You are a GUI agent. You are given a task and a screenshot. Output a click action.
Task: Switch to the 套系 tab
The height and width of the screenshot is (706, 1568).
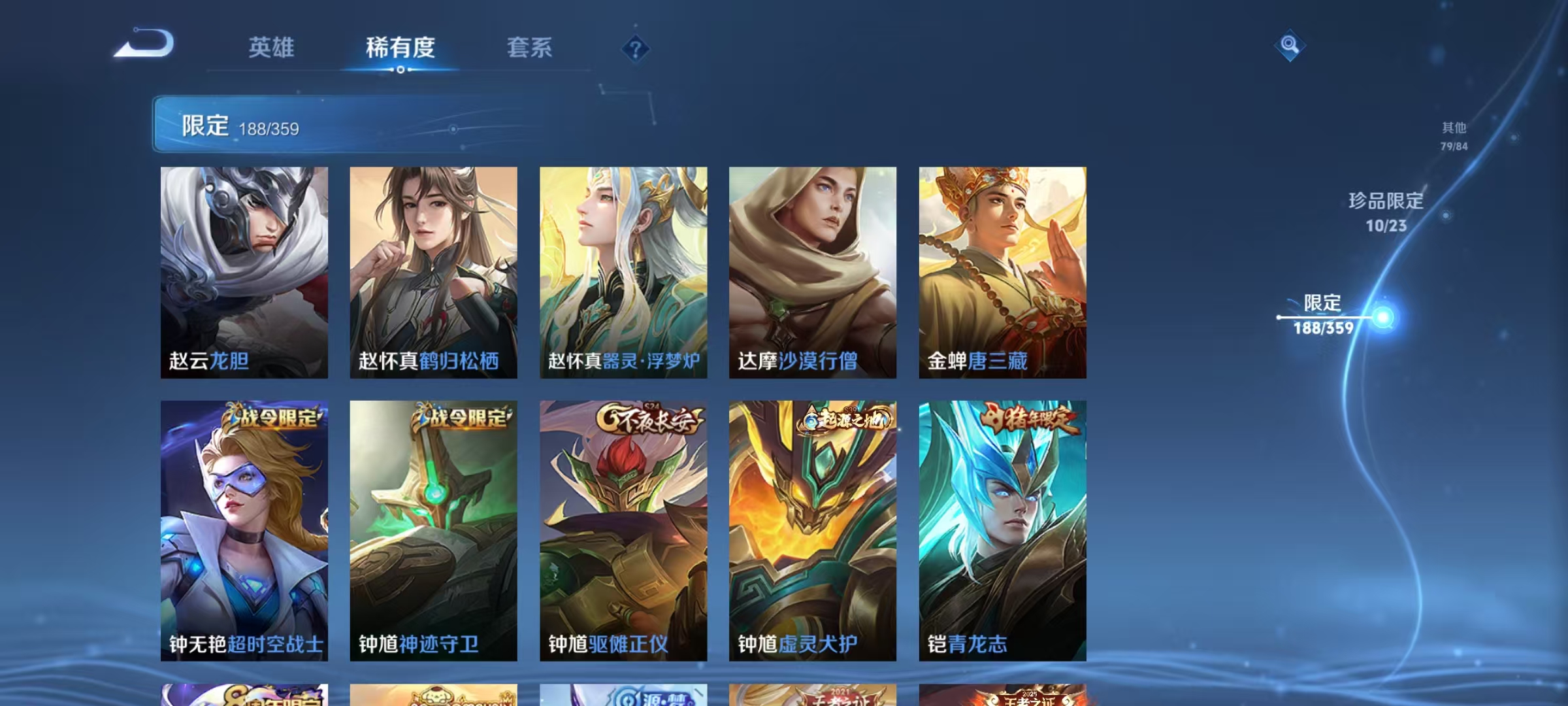[529, 48]
